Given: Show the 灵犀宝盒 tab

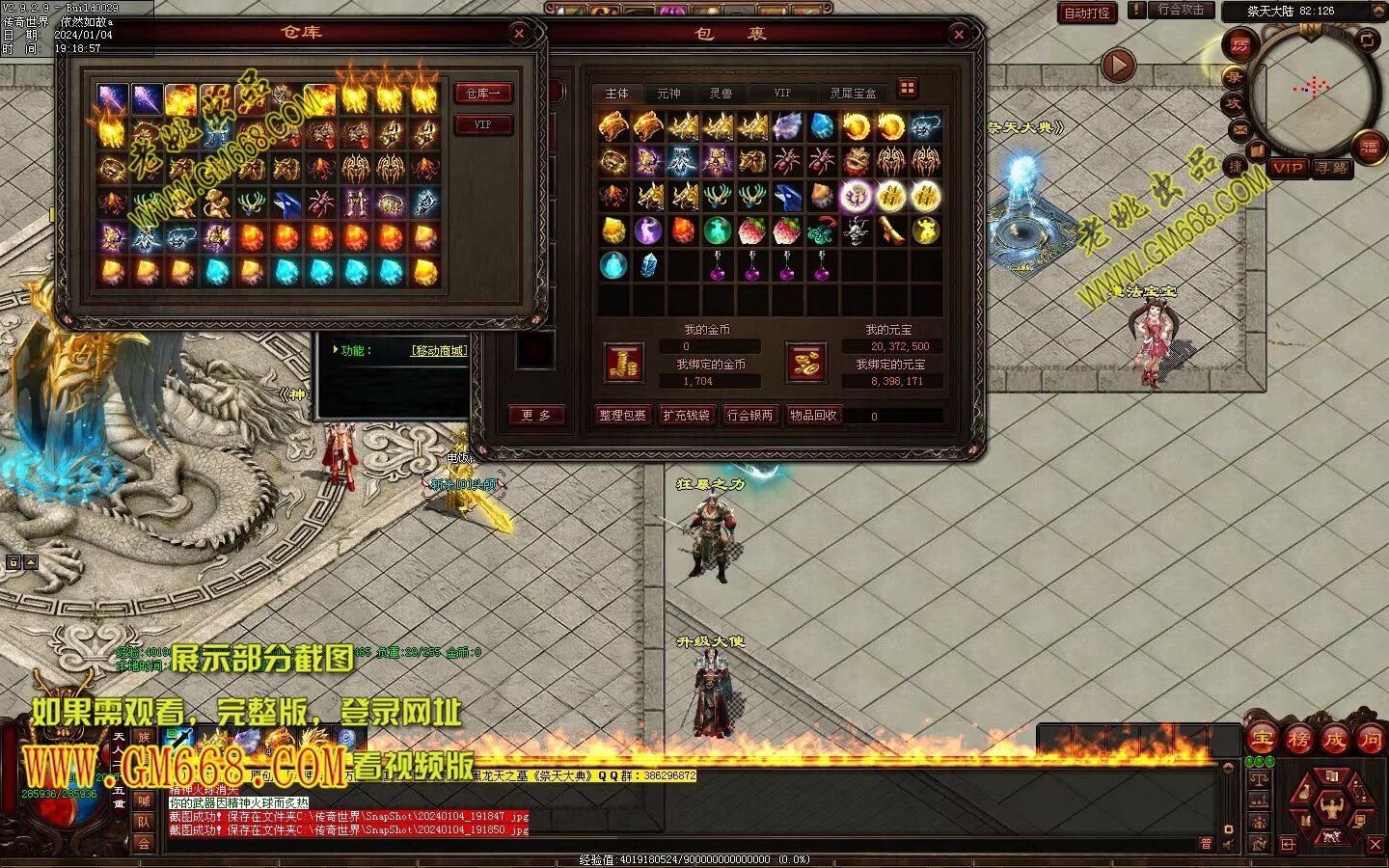Looking at the screenshot, I should point(853,94).
